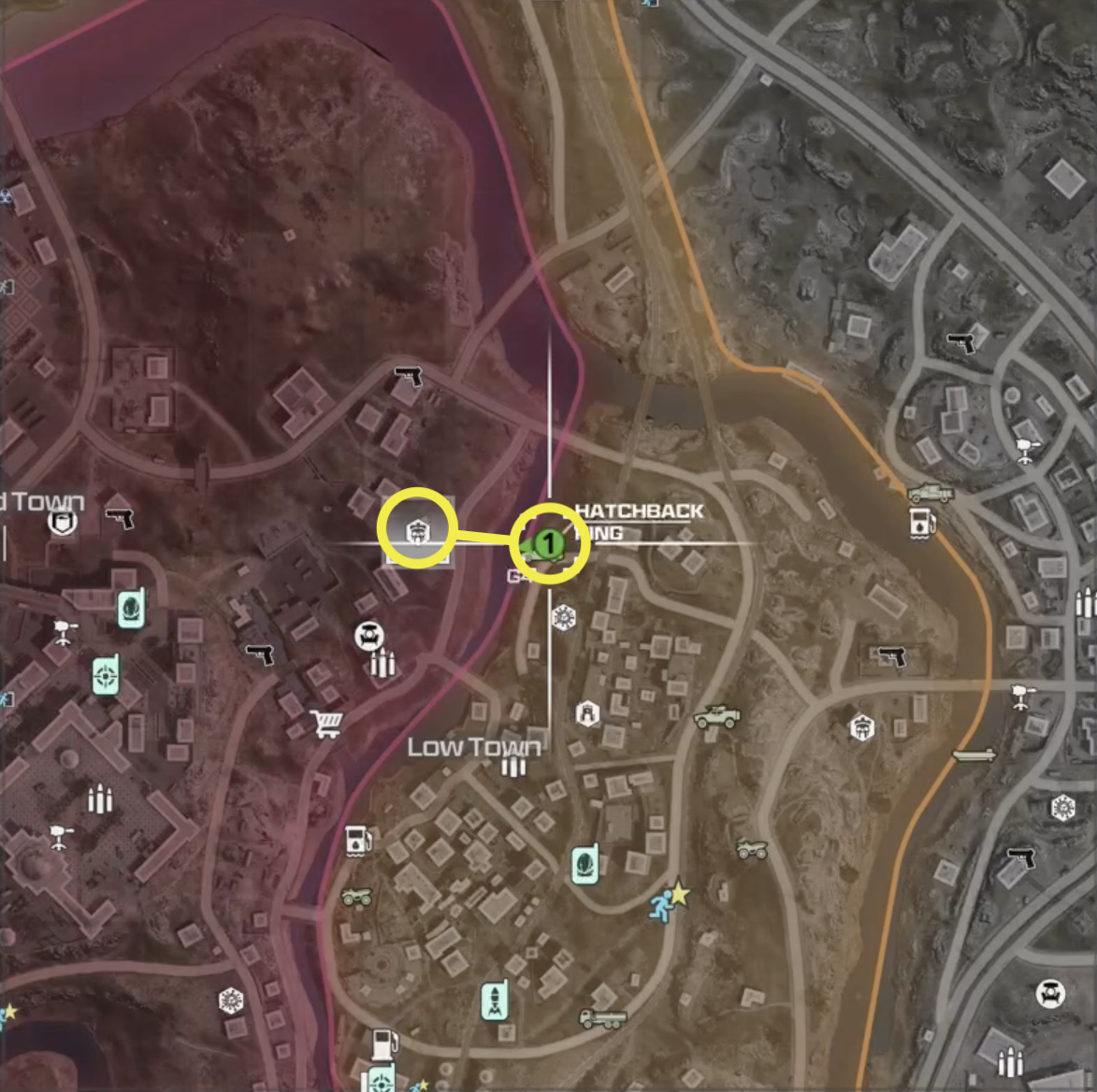Select the shopping cart buy station icon
This screenshot has width=1097, height=1092.
326,723
